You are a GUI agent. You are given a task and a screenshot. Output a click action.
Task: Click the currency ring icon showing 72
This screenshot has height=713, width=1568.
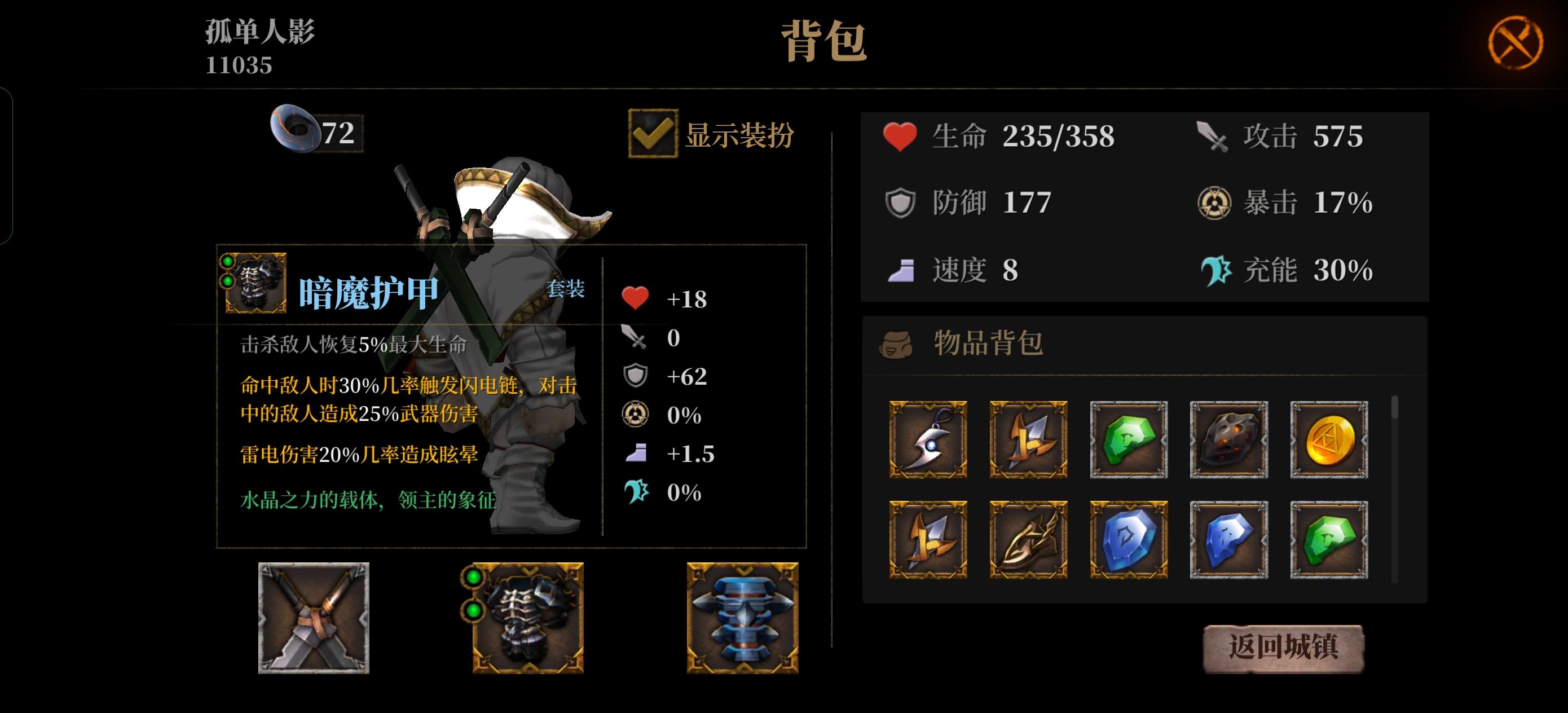coord(297,129)
